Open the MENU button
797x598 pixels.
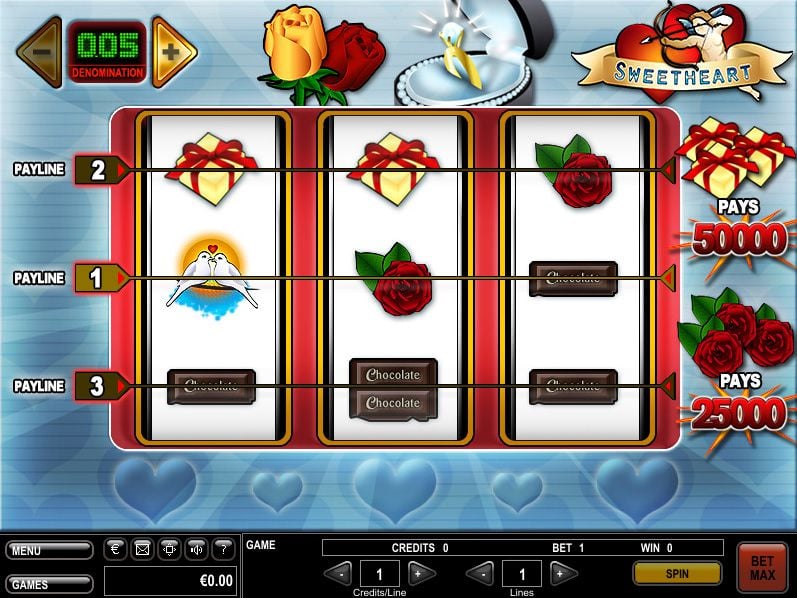(49, 550)
